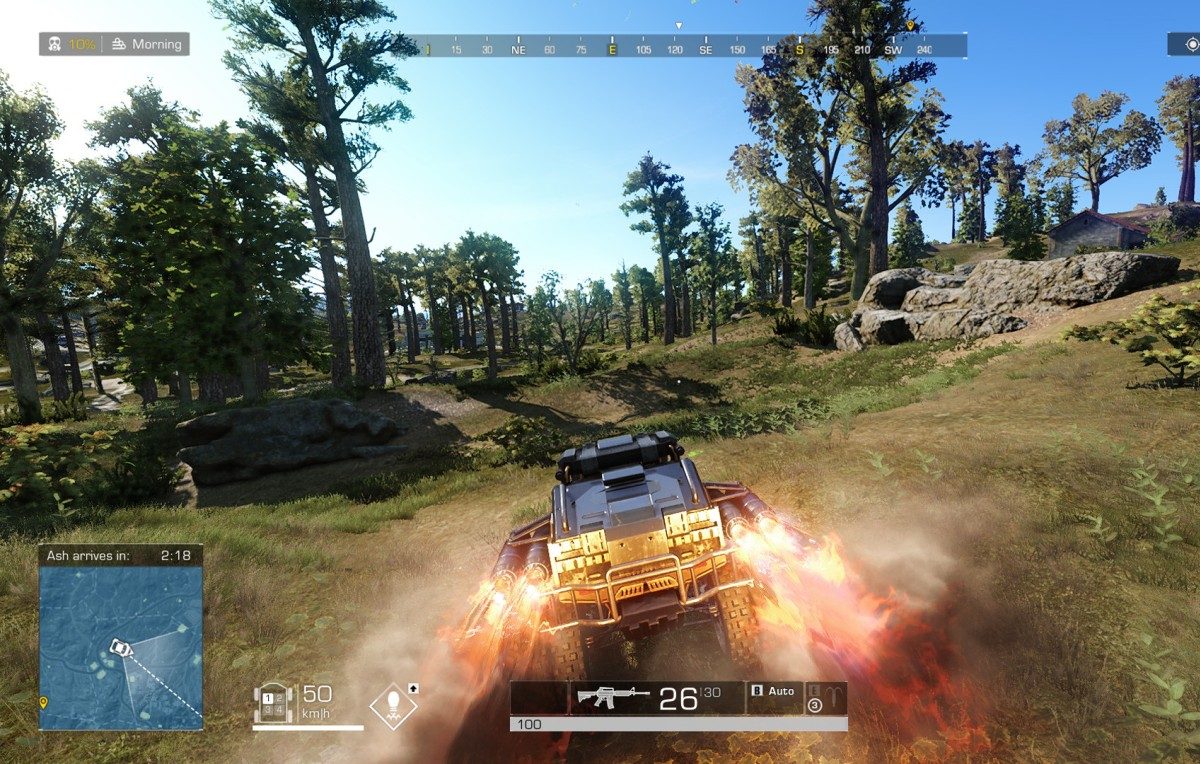Click the compass heading bar
1200x764 pixels.
tap(690, 48)
